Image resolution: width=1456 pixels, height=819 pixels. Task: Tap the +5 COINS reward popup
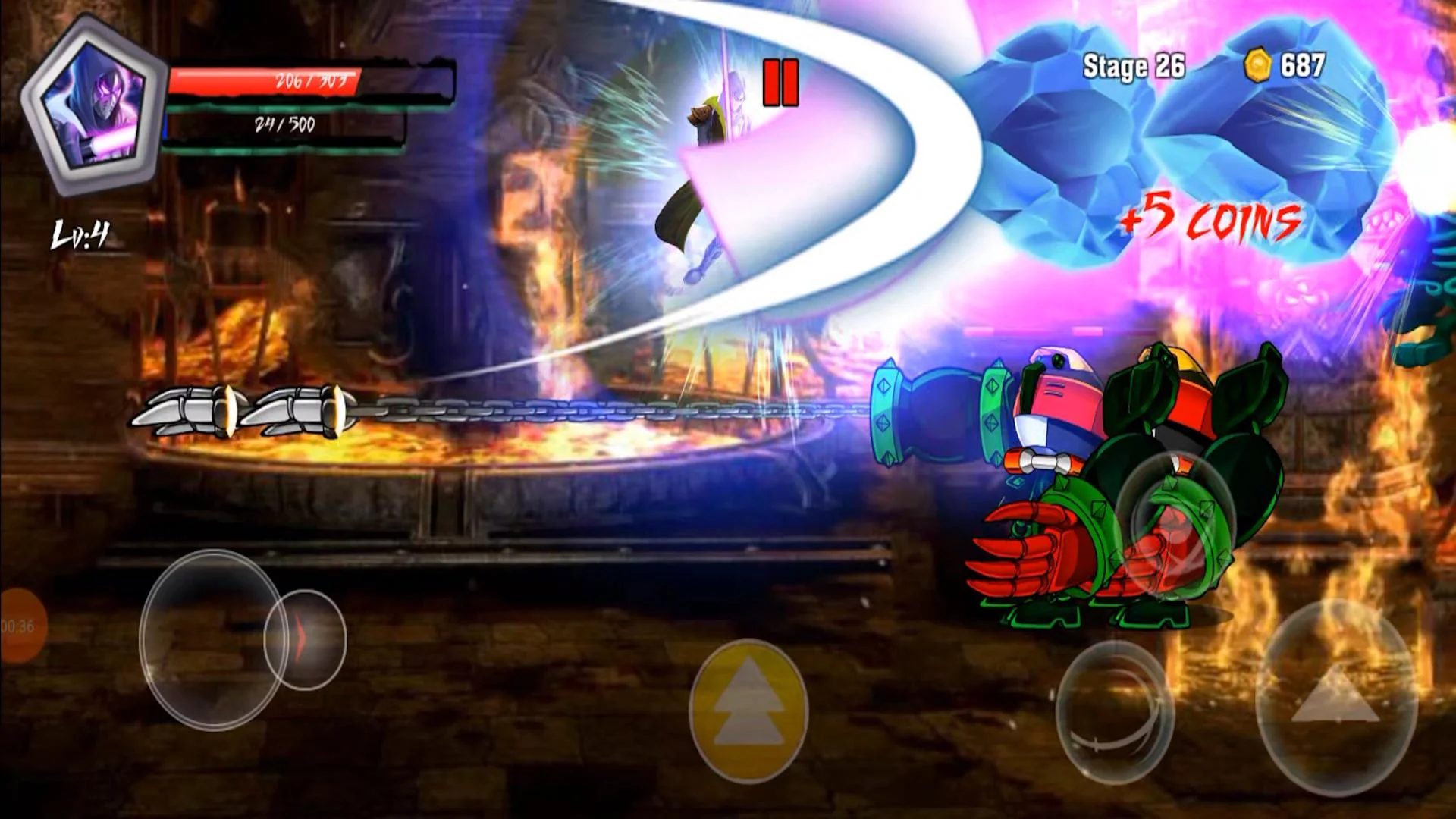coord(1211,221)
